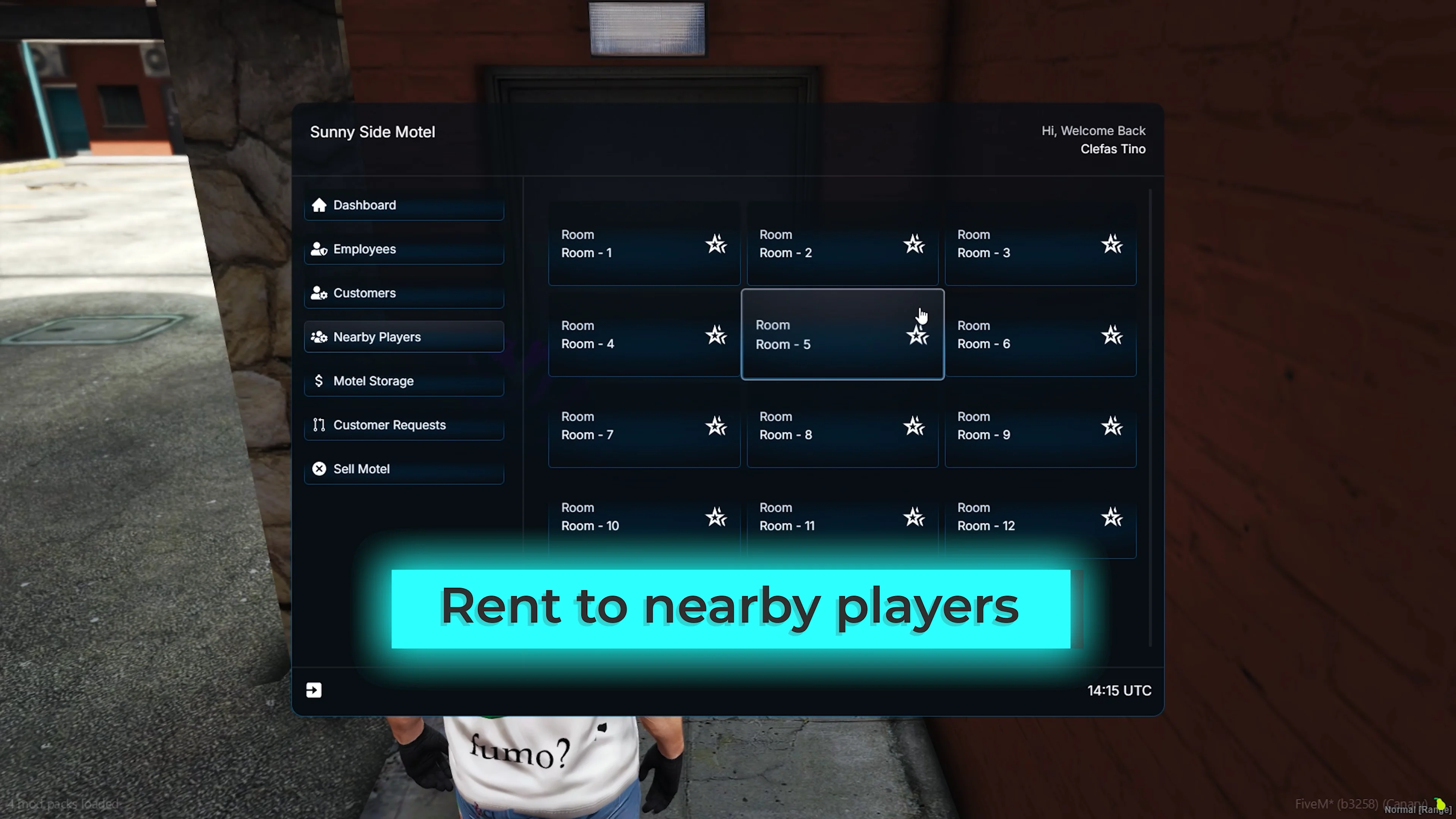The image size is (1456, 819).
Task: Select the Nearby Players entry
Action: tap(403, 337)
